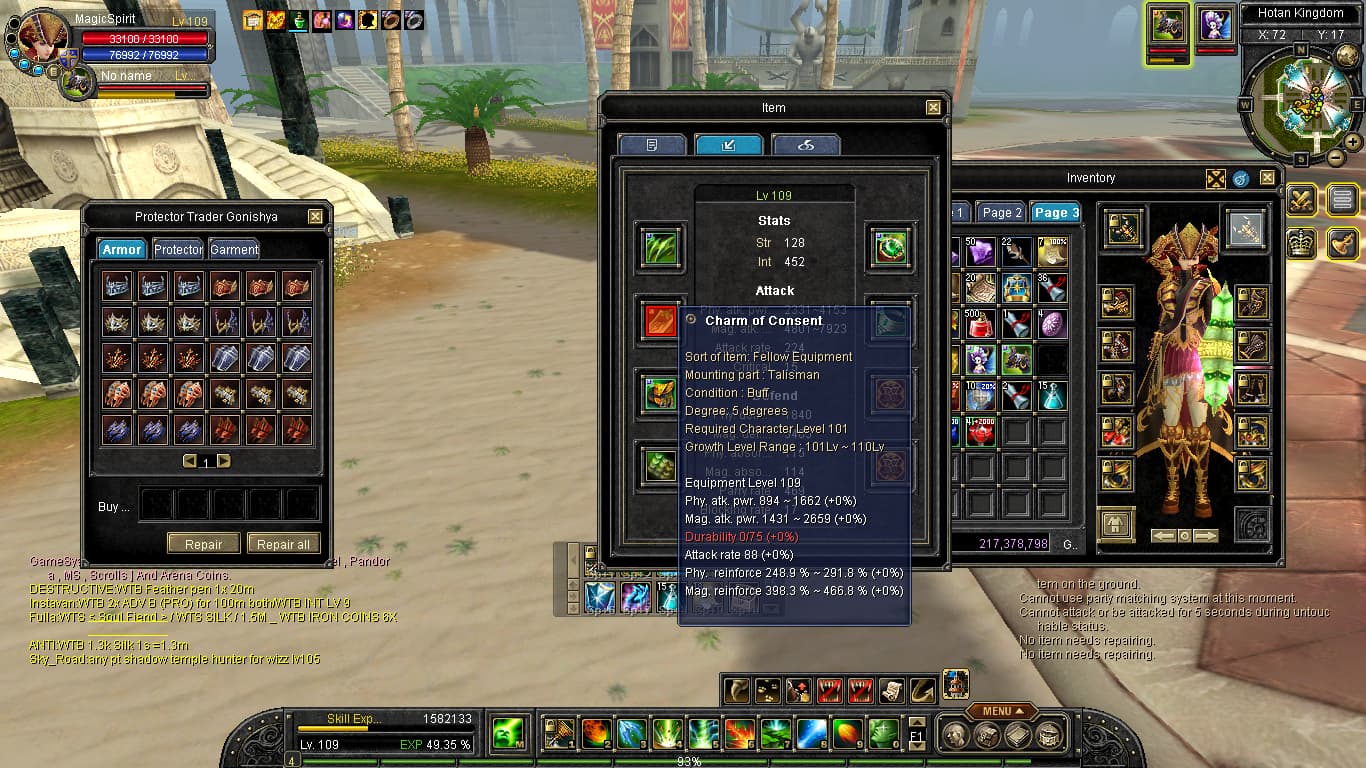The width and height of the screenshot is (1366, 768).
Task: Zoom in the minimap with plus button
Action: (x=1352, y=143)
